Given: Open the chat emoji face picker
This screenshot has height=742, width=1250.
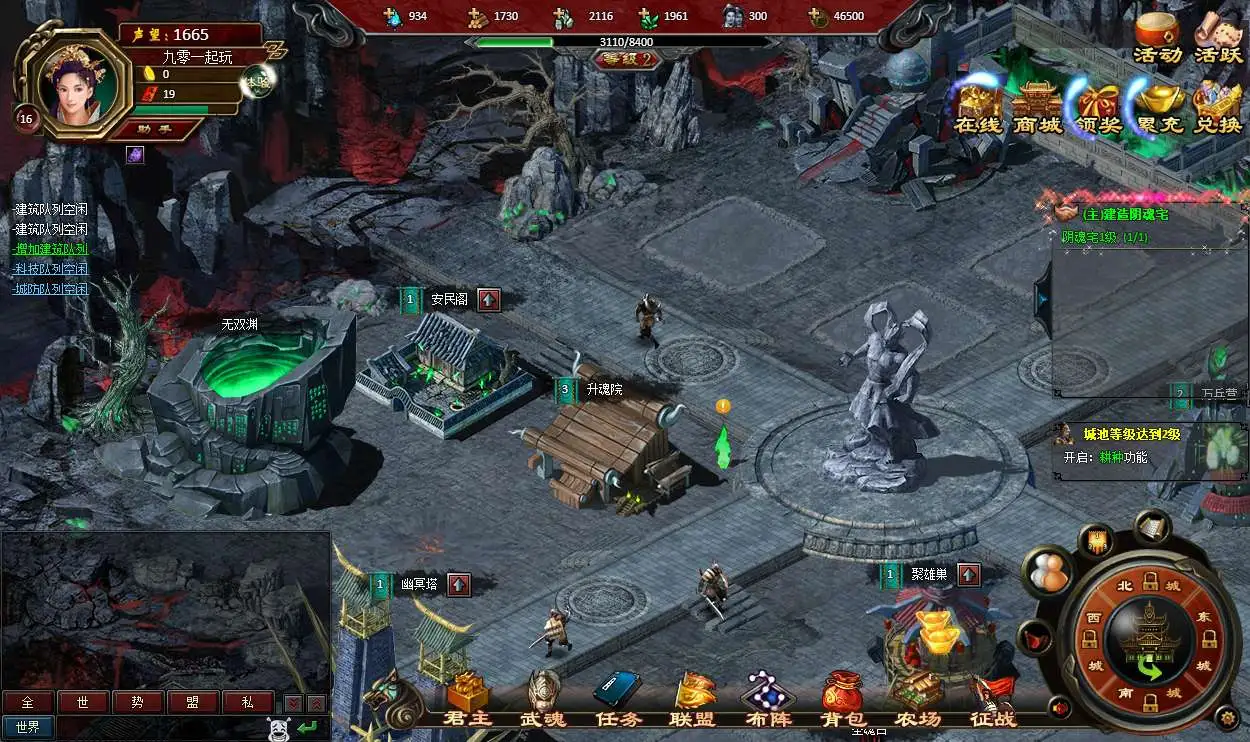Looking at the screenshot, I should click(280, 728).
